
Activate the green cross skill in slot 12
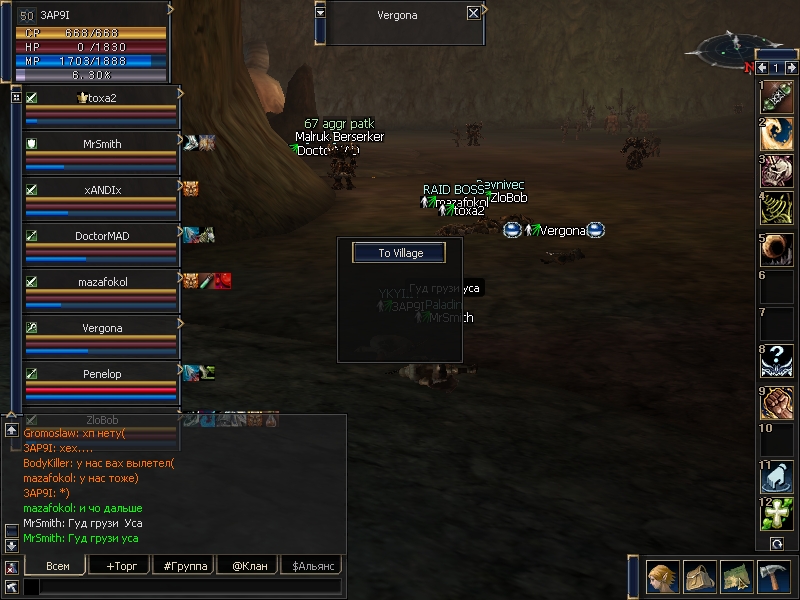777,514
